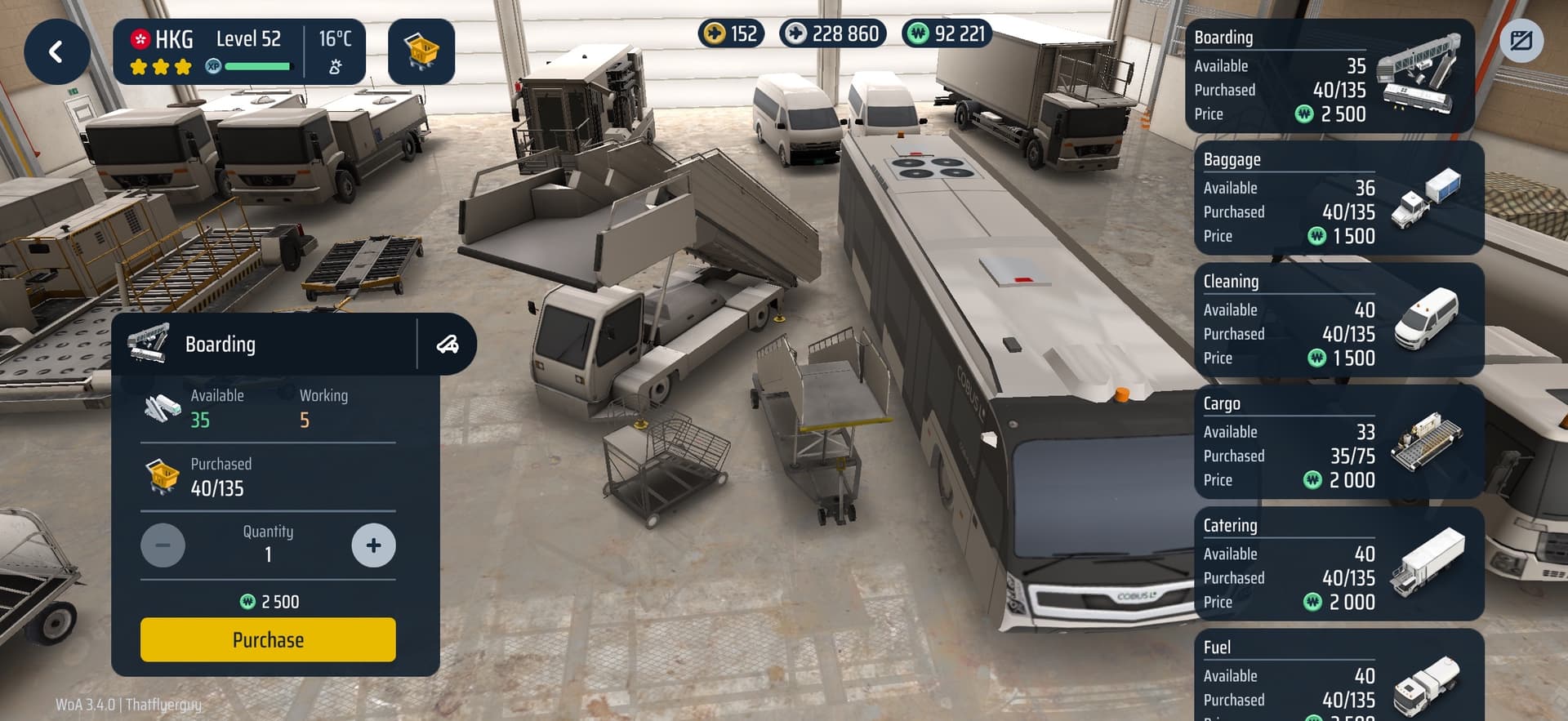The width and height of the screenshot is (1568, 721).
Task: Click the yellow Purchase button
Action: [x=268, y=639]
